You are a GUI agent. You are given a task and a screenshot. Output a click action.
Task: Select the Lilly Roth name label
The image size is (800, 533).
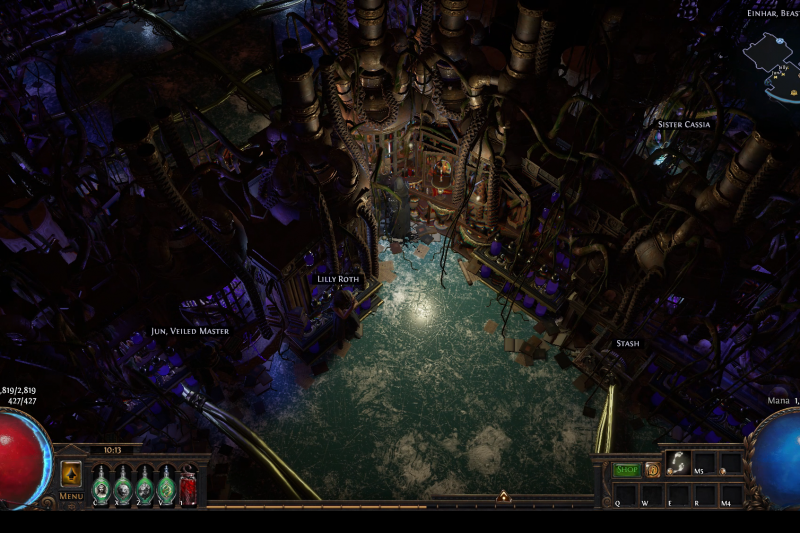[x=337, y=279]
